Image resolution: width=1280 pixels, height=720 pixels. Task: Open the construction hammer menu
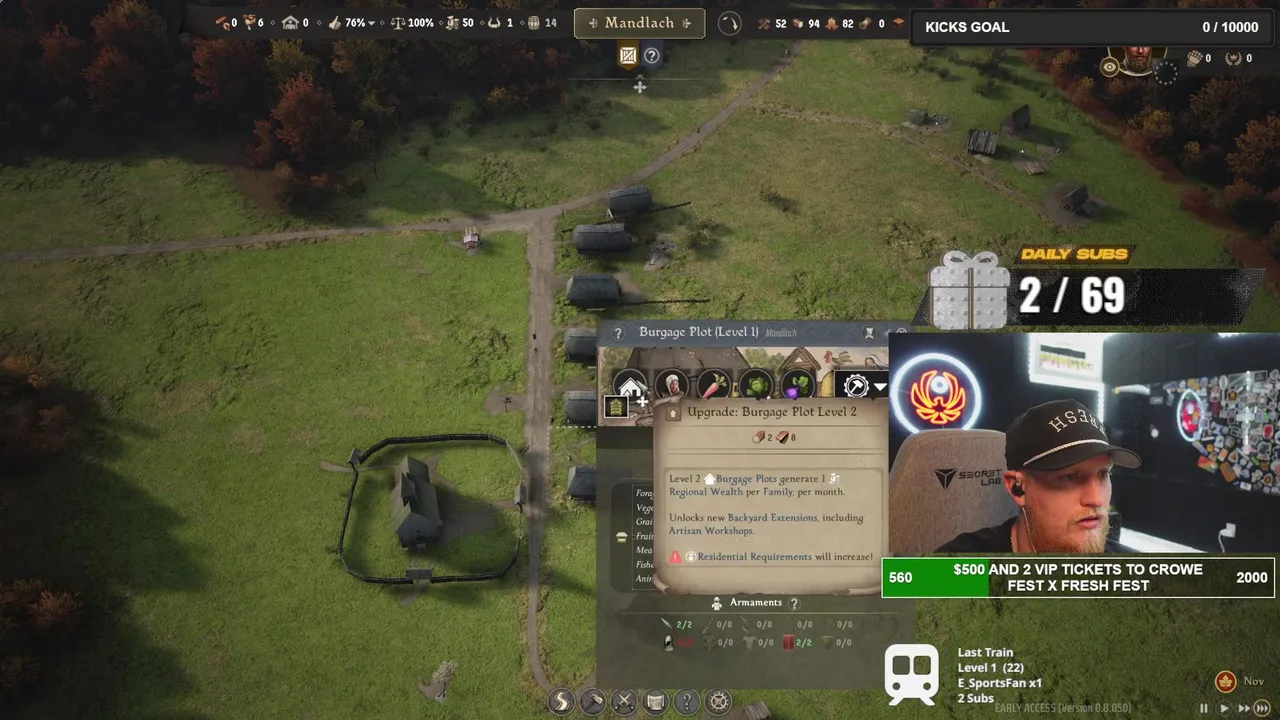592,702
